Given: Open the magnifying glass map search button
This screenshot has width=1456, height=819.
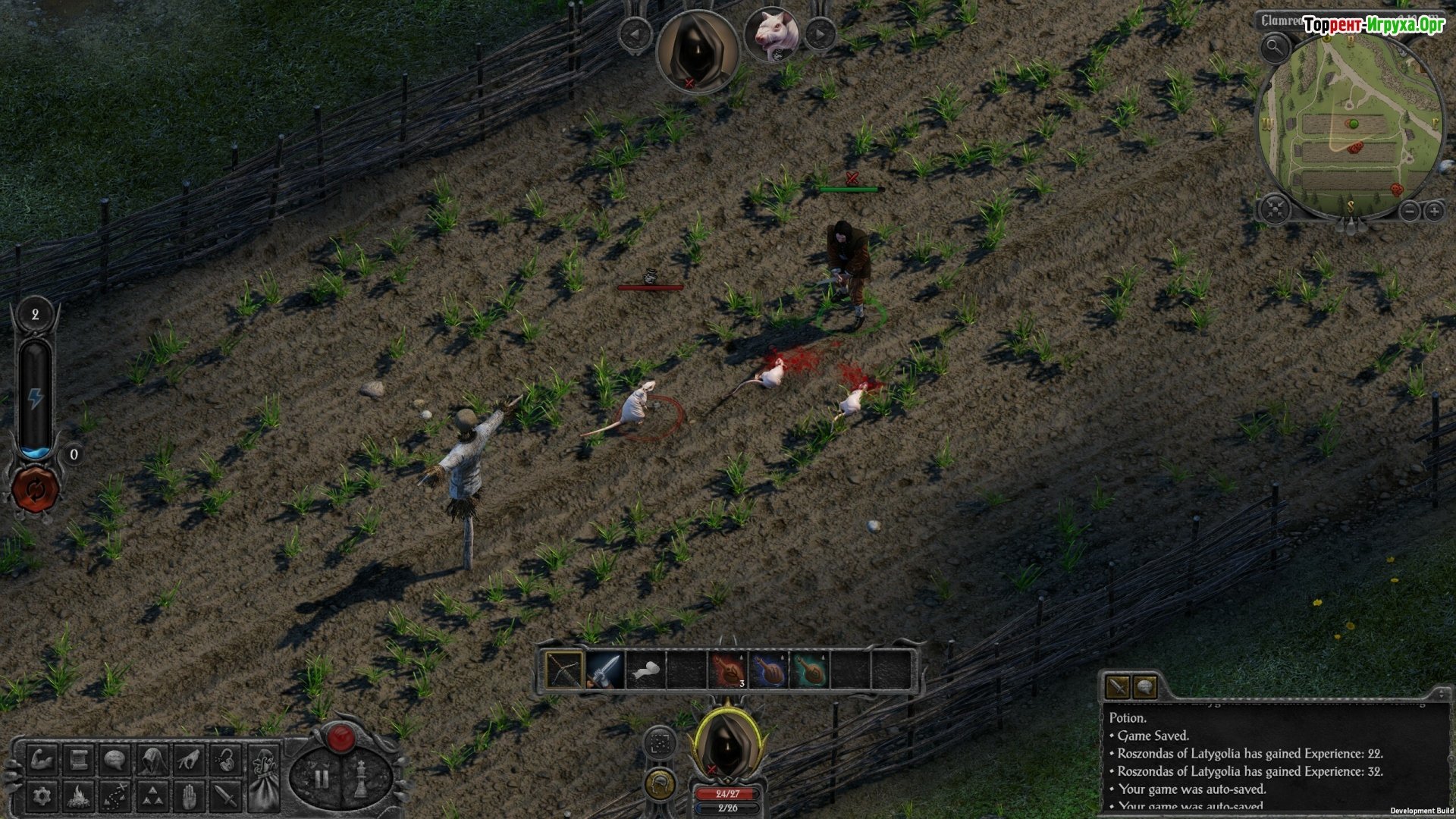Looking at the screenshot, I should click(x=1275, y=48).
